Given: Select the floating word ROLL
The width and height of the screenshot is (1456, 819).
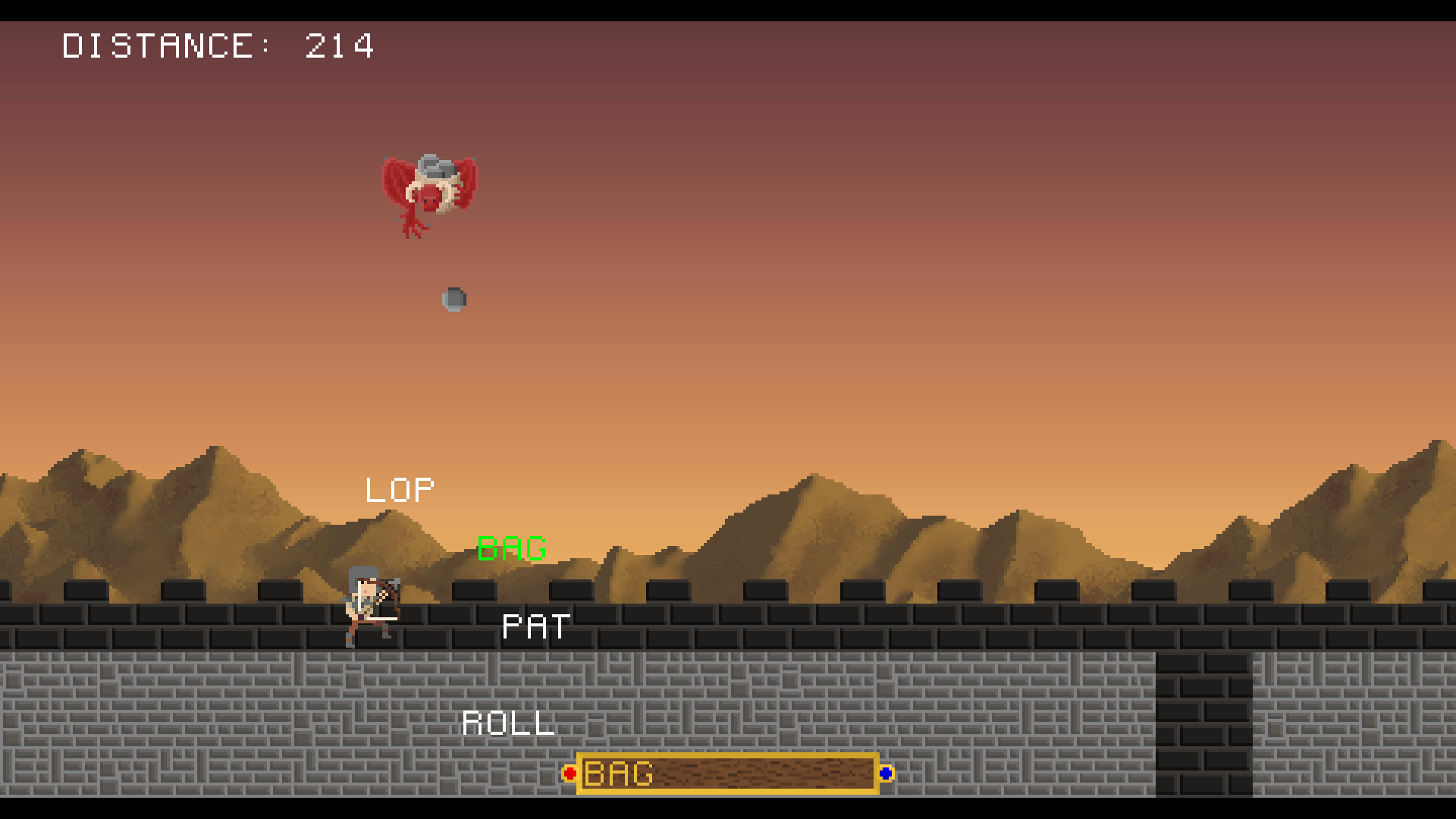Looking at the screenshot, I should point(508,723).
